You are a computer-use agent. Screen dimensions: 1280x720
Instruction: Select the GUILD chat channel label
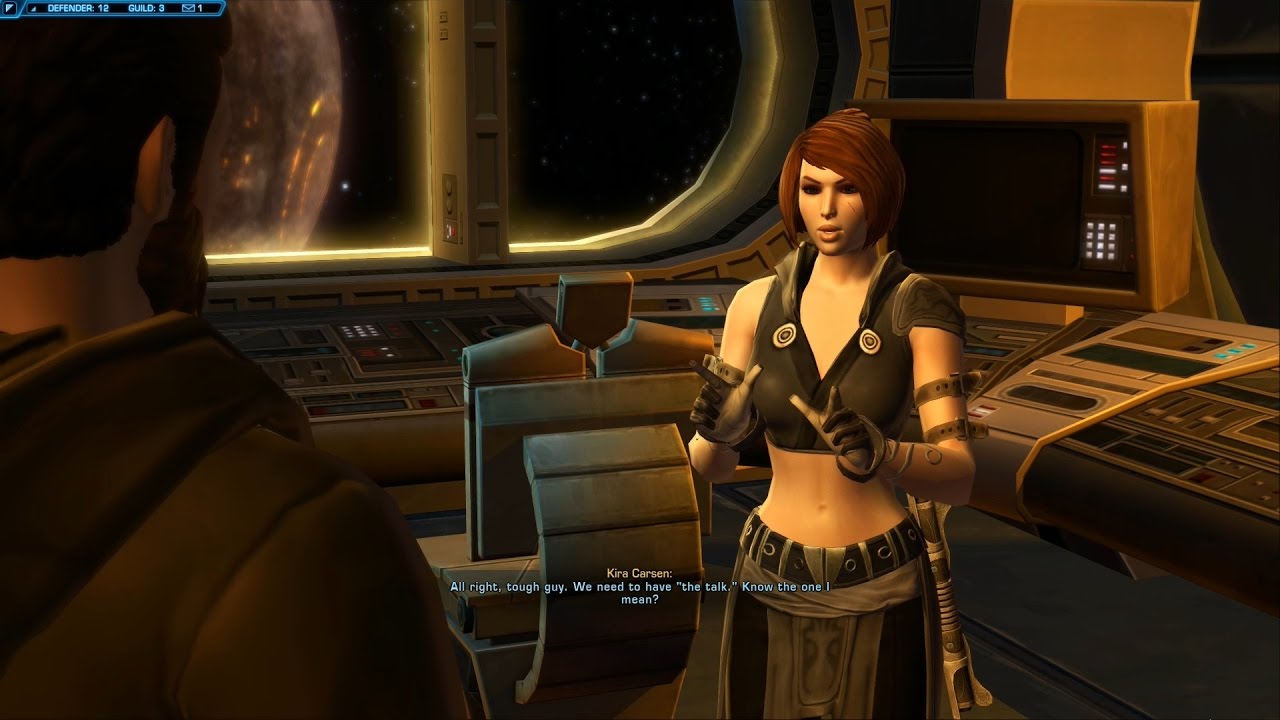pyautogui.click(x=145, y=8)
